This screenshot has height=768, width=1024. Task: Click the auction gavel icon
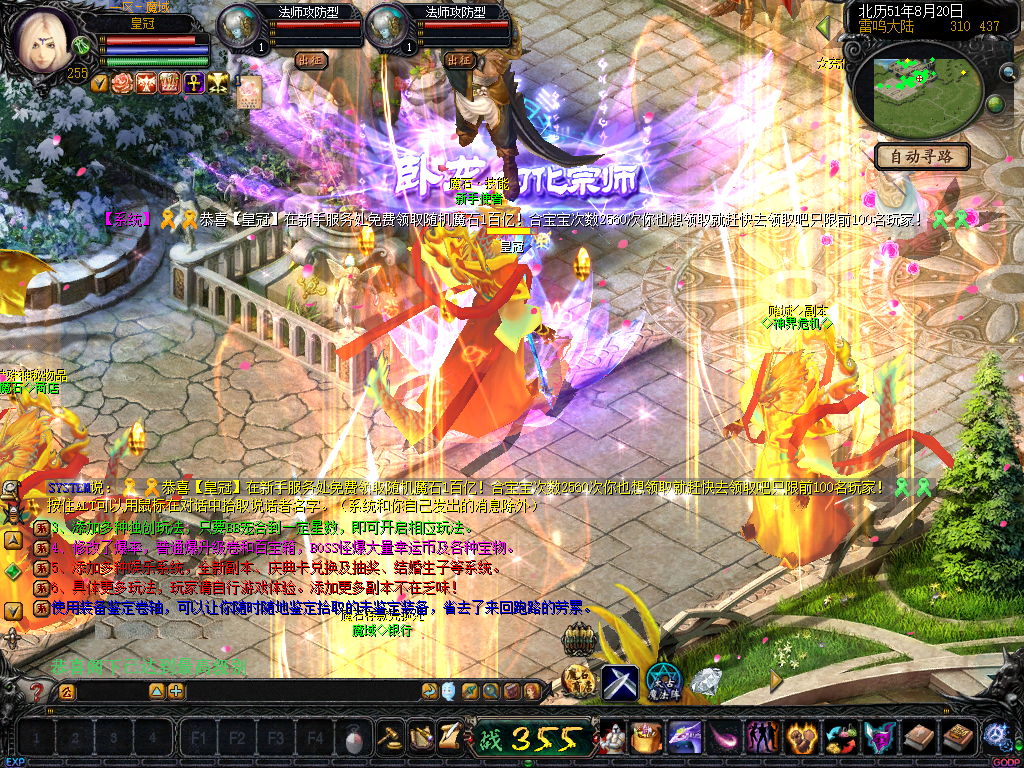point(388,737)
